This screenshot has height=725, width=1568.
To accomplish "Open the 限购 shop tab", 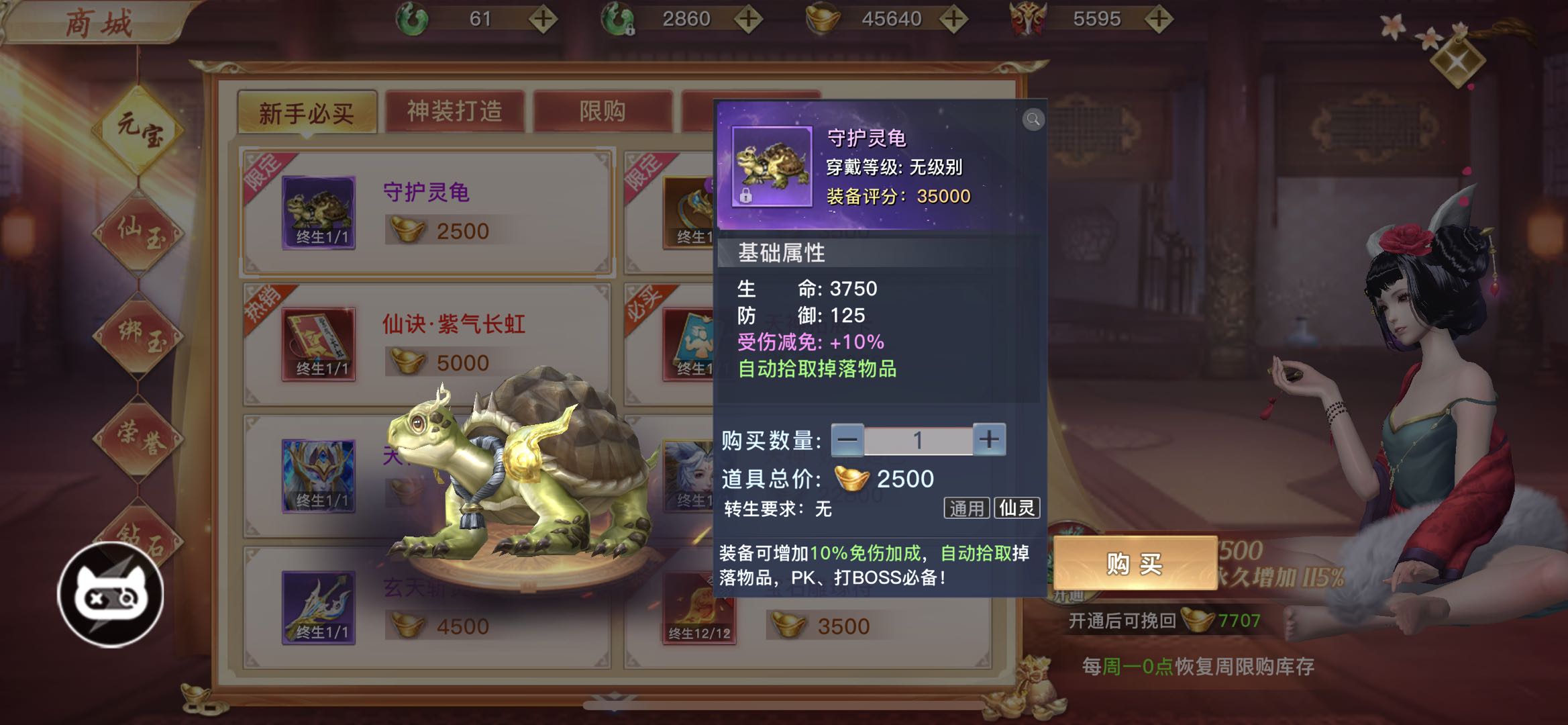I will point(603,111).
